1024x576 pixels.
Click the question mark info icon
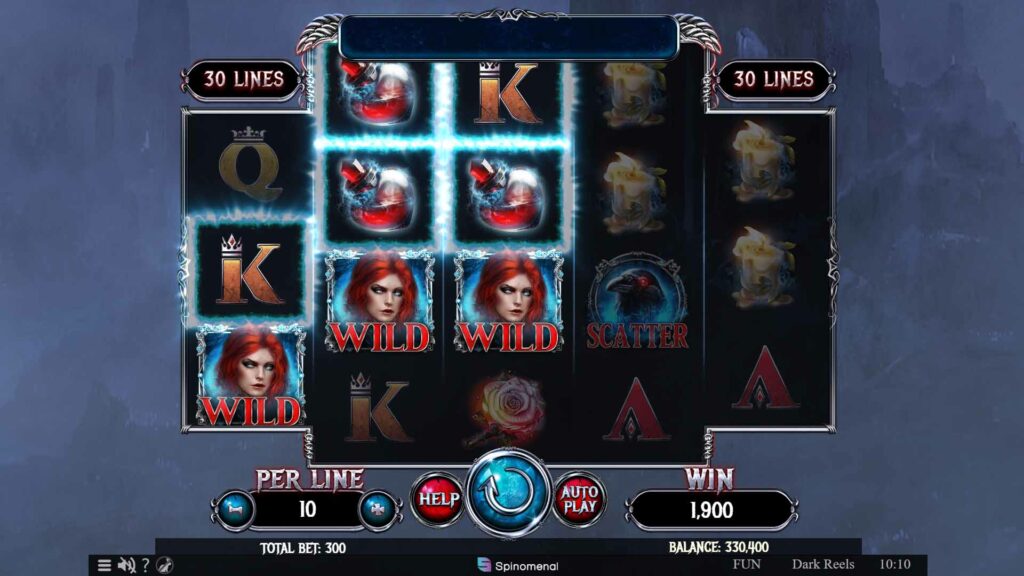tap(145, 565)
